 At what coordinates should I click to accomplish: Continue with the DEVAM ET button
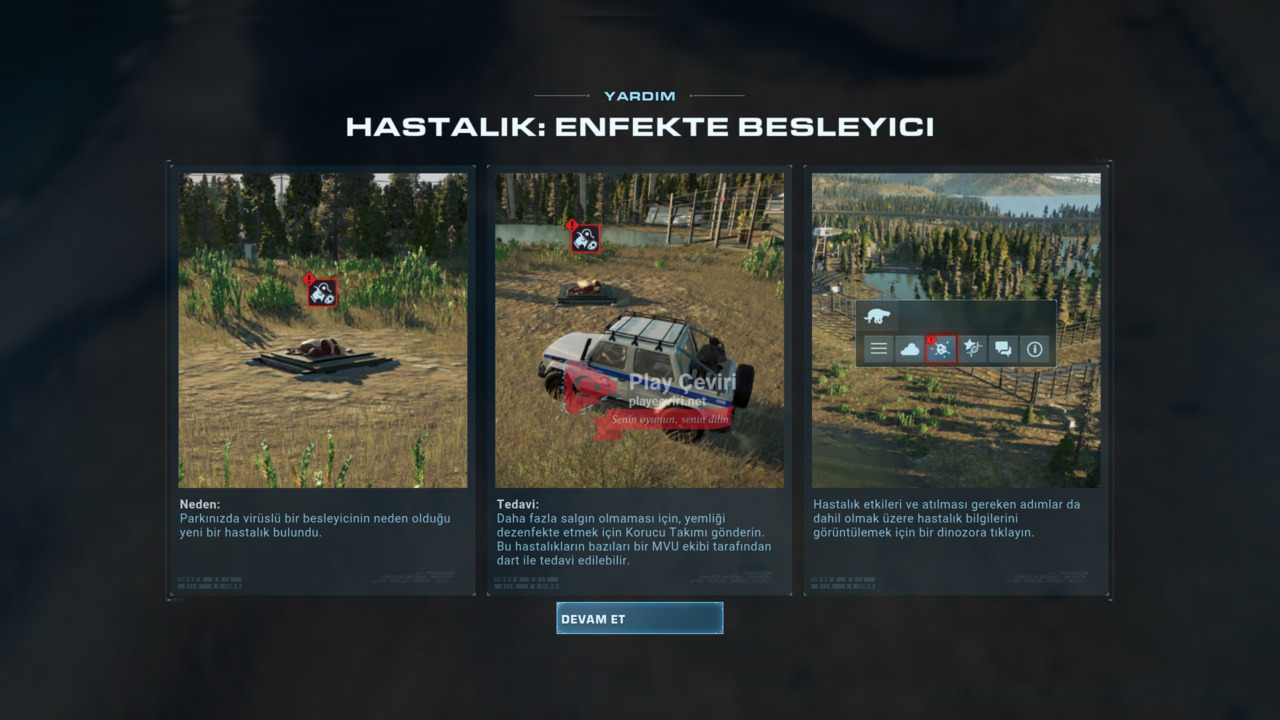639,618
